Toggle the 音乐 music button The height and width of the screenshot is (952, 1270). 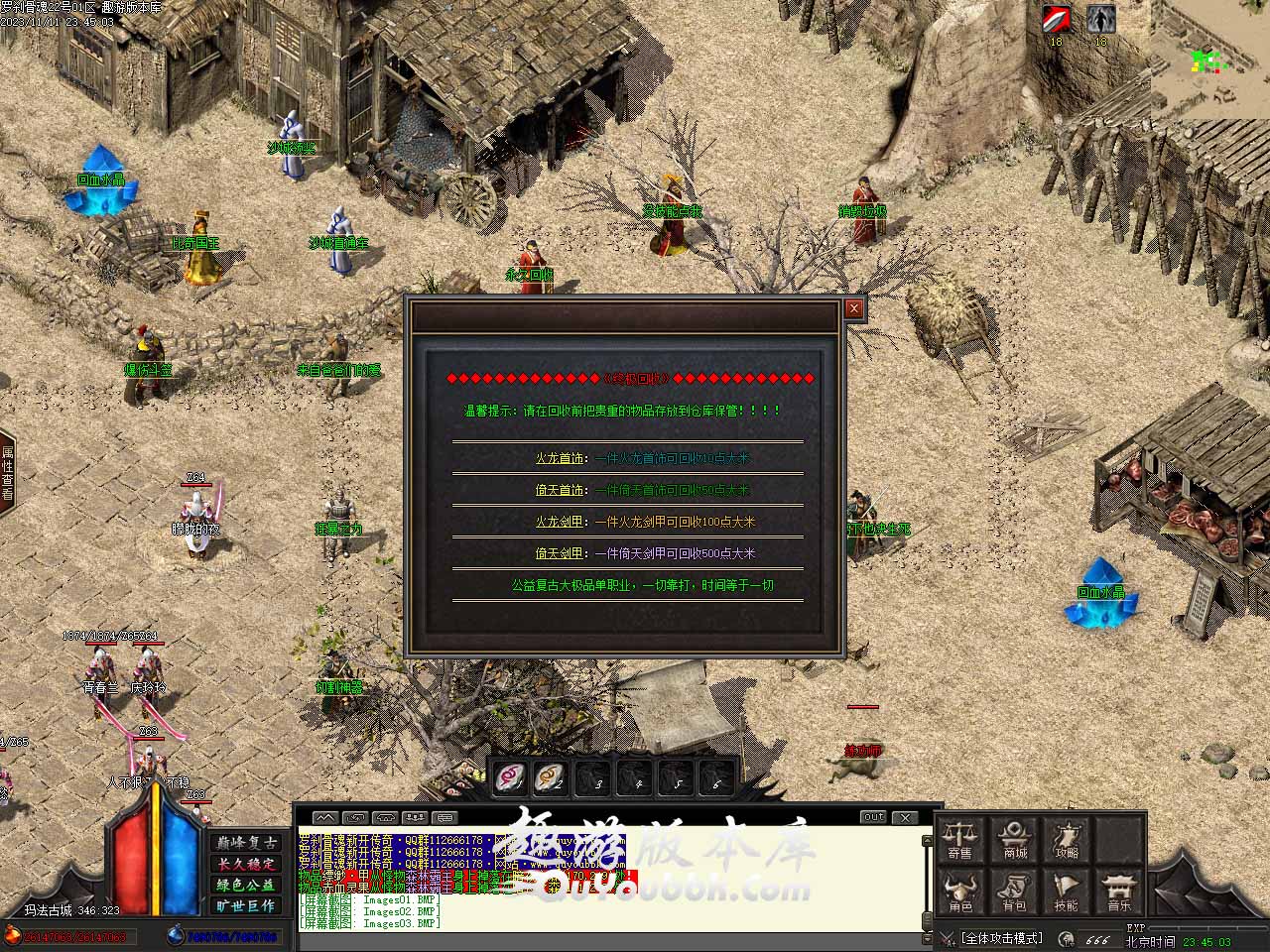1119,892
